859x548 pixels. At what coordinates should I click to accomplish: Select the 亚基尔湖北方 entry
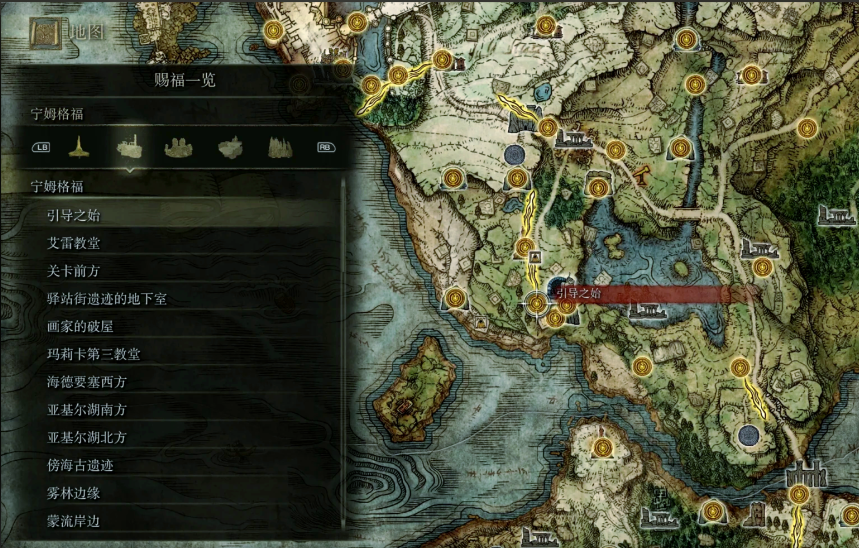[x=87, y=437]
